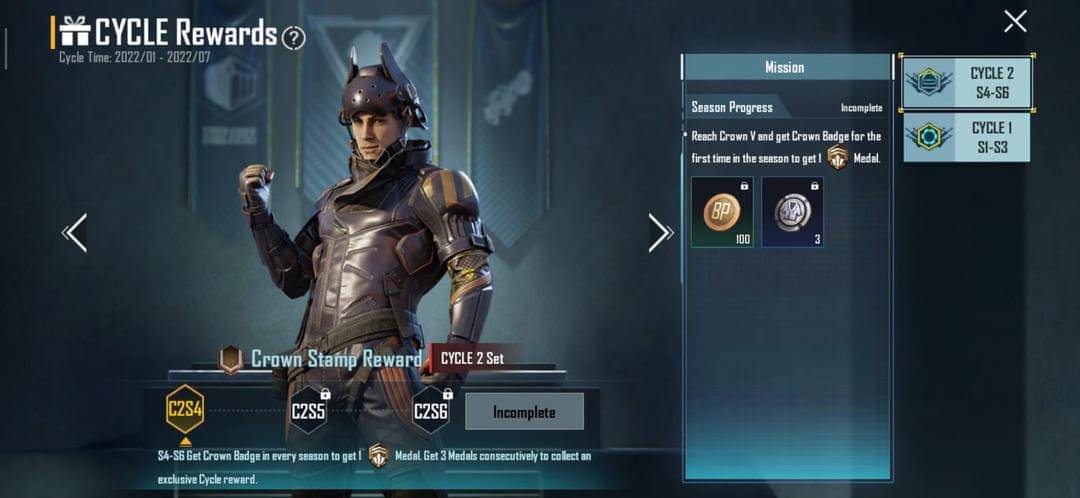This screenshot has width=1080, height=498.
Task: View the 100 BP coin reward
Action: click(x=722, y=212)
